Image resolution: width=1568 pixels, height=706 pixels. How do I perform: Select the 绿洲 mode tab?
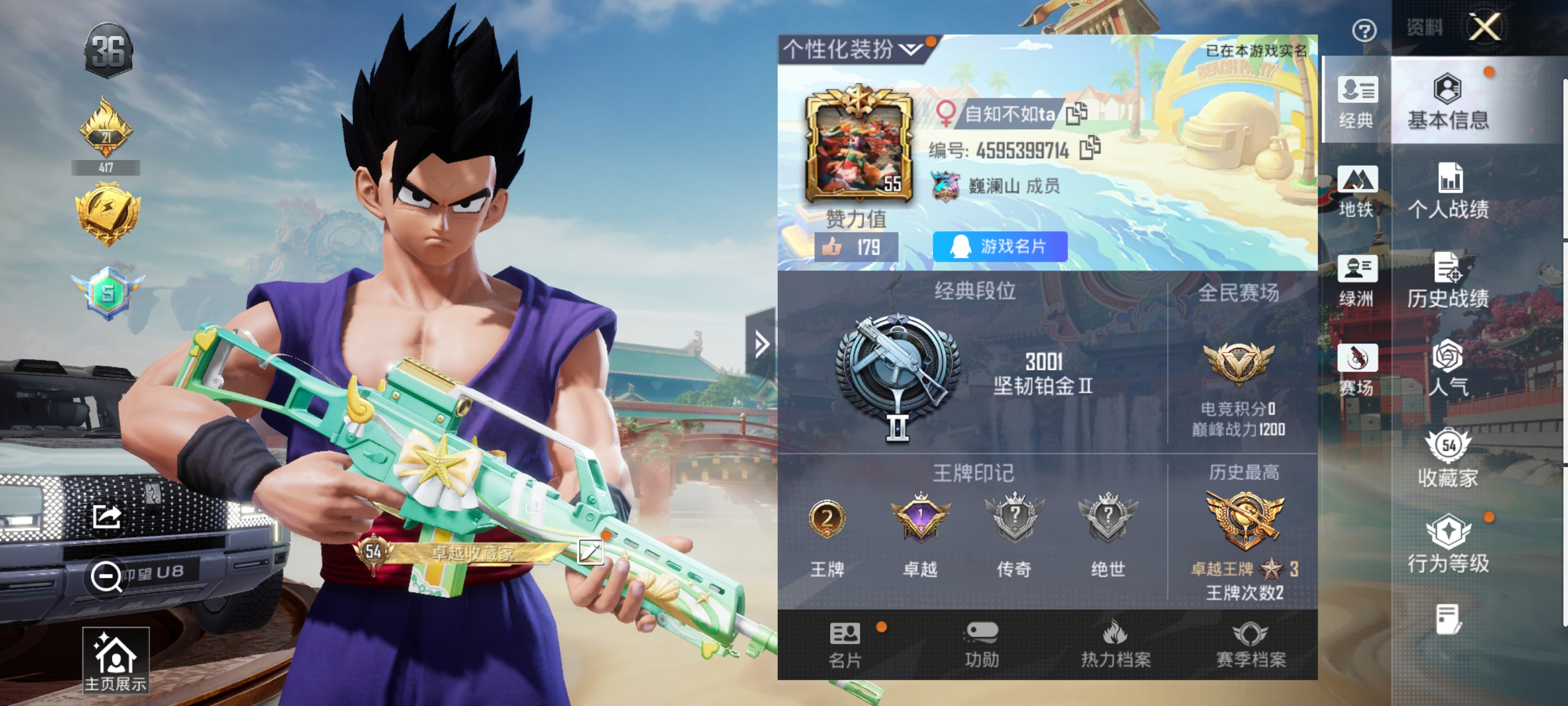point(1357,281)
